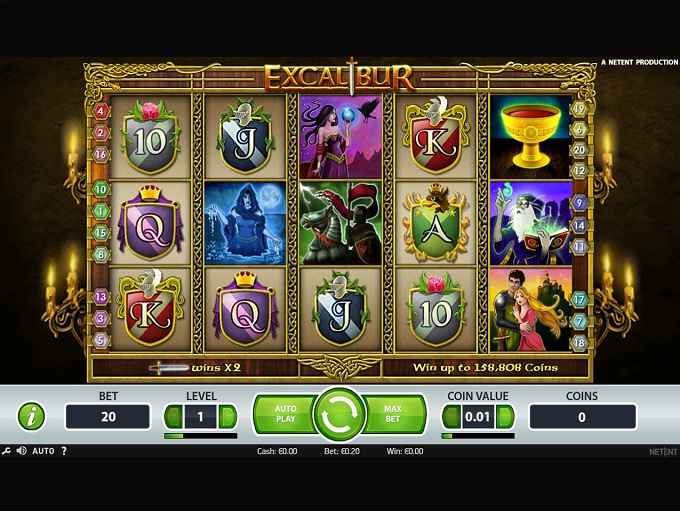Select payline marker 10
The width and height of the screenshot is (680, 511).
100,188
